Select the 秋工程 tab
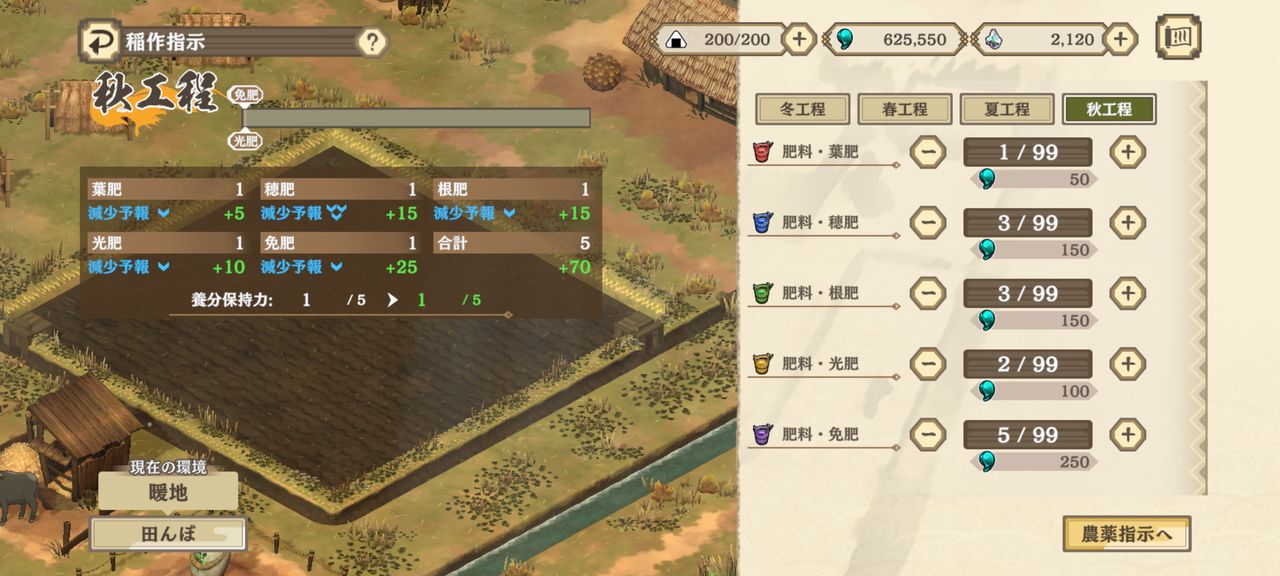Screen dimensions: 1280x576 click(1109, 109)
